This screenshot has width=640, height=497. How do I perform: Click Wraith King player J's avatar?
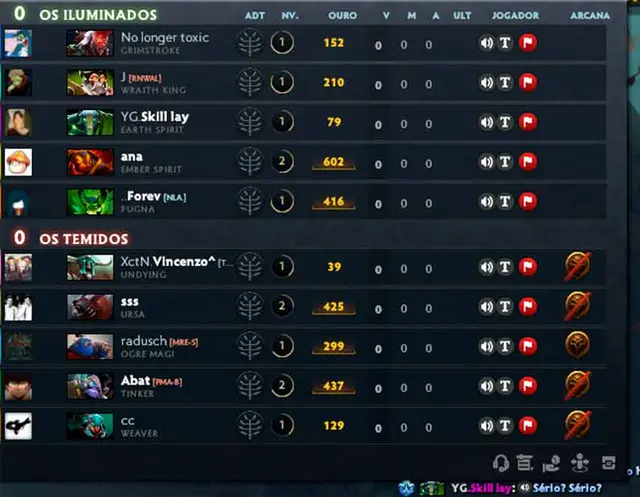(x=18, y=83)
